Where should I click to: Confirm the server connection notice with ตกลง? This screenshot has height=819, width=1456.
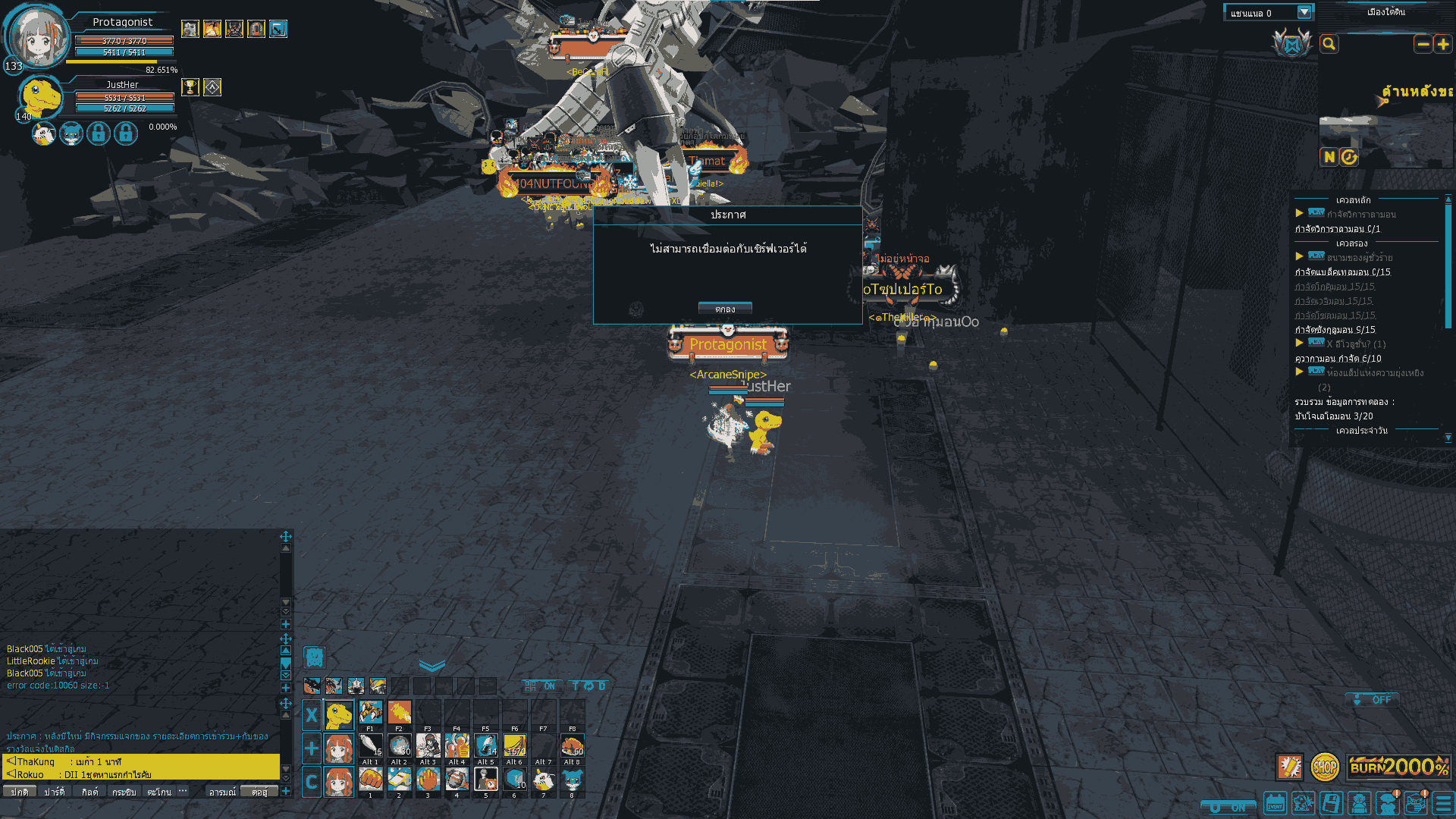tap(725, 309)
